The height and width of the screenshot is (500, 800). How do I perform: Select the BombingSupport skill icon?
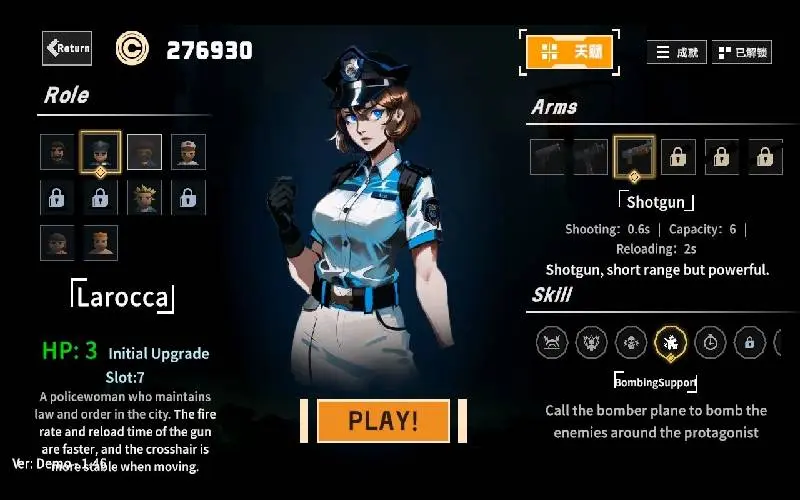670,343
